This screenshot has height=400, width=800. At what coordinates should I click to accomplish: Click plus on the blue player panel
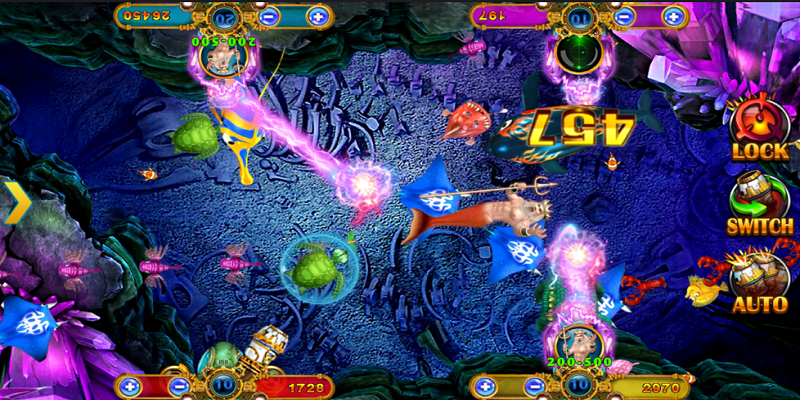316,16
